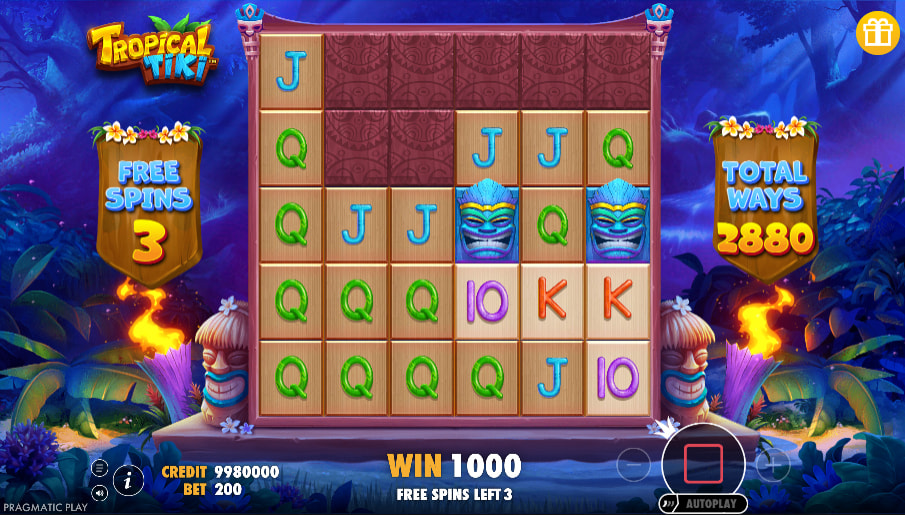Open the hamburger settings menu
The image size is (905, 515).
pos(99,467)
